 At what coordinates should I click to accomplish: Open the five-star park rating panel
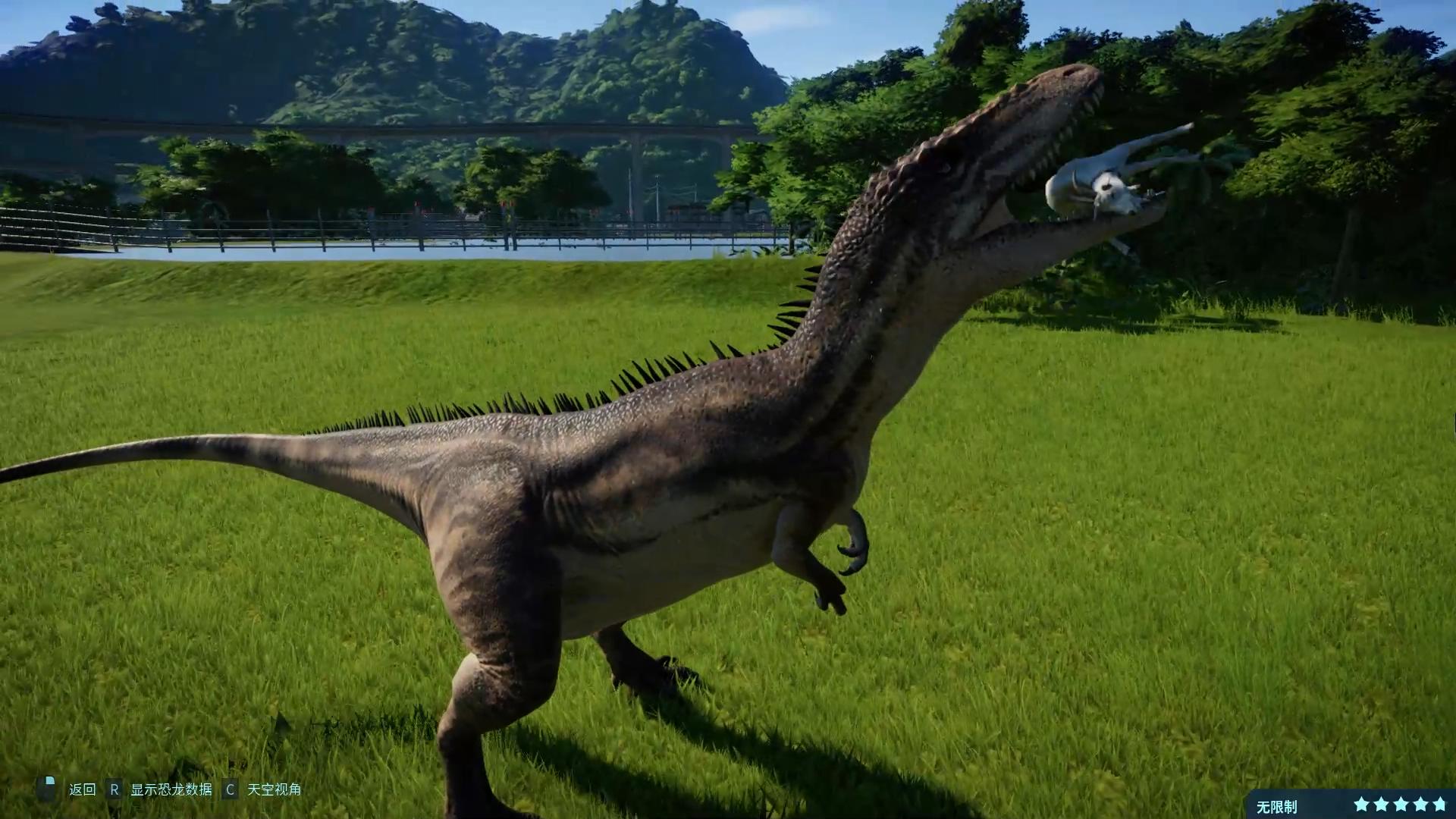pyautogui.click(x=1400, y=805)
